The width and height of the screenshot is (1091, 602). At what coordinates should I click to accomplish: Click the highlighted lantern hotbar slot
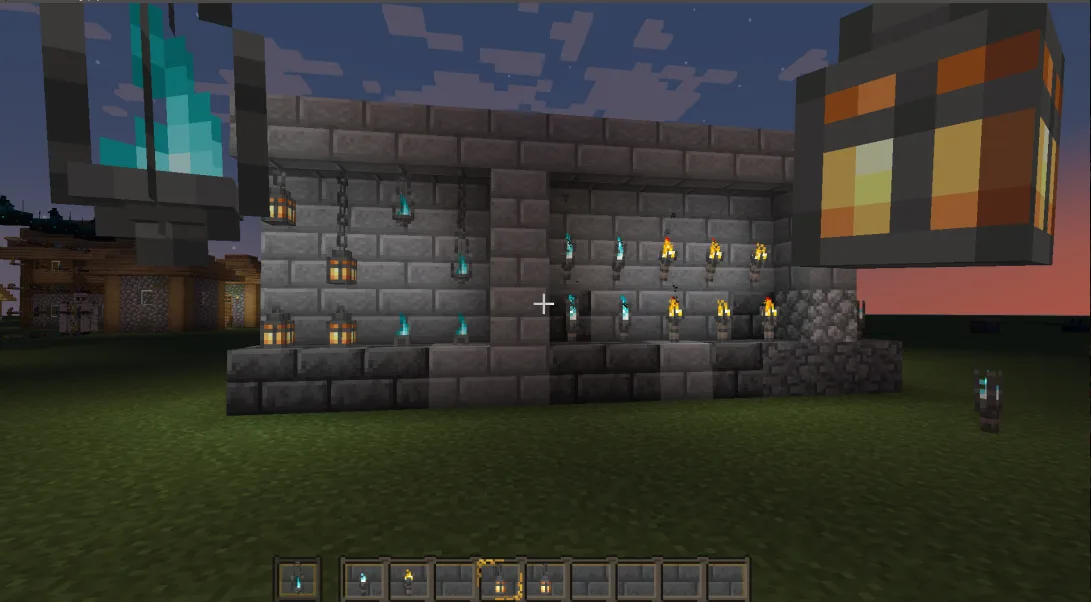click(x=499, y=580)
